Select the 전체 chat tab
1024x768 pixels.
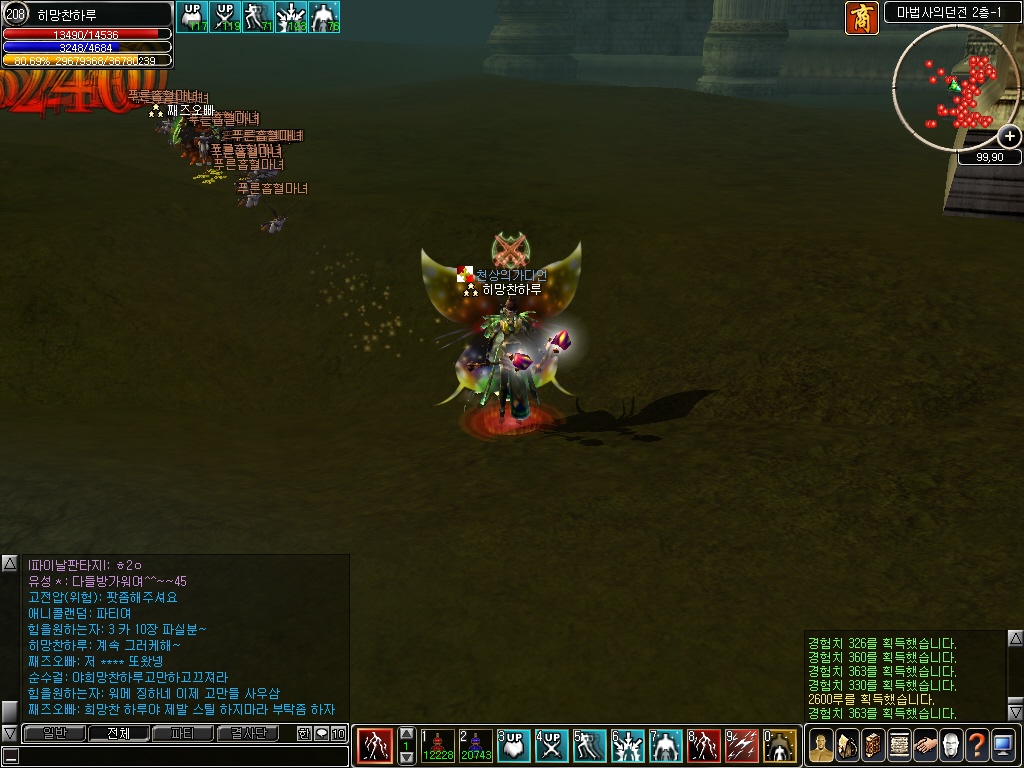[119, 733]
